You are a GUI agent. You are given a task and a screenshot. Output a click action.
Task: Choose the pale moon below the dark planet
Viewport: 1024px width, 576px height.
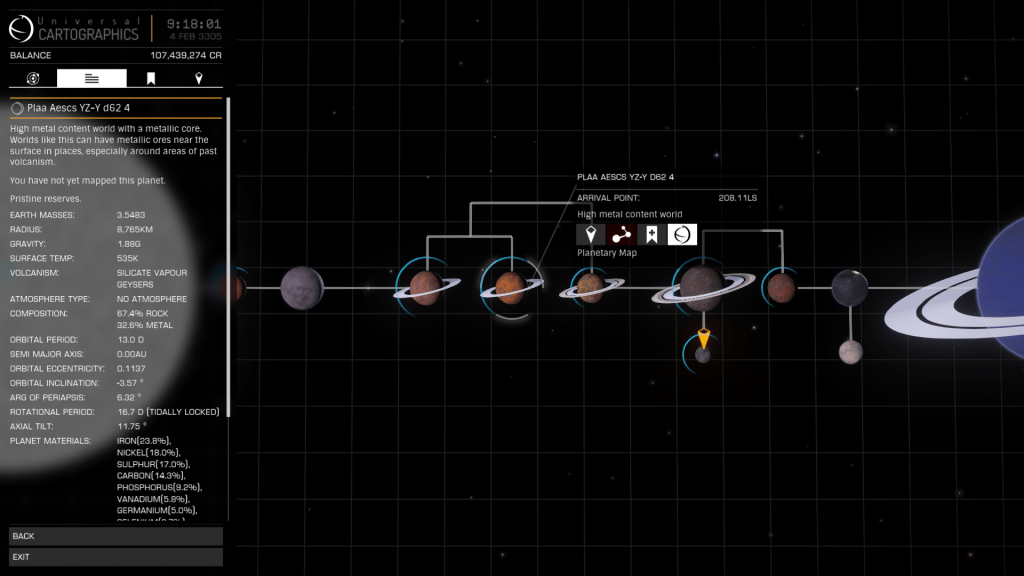(x=850, y=351)
